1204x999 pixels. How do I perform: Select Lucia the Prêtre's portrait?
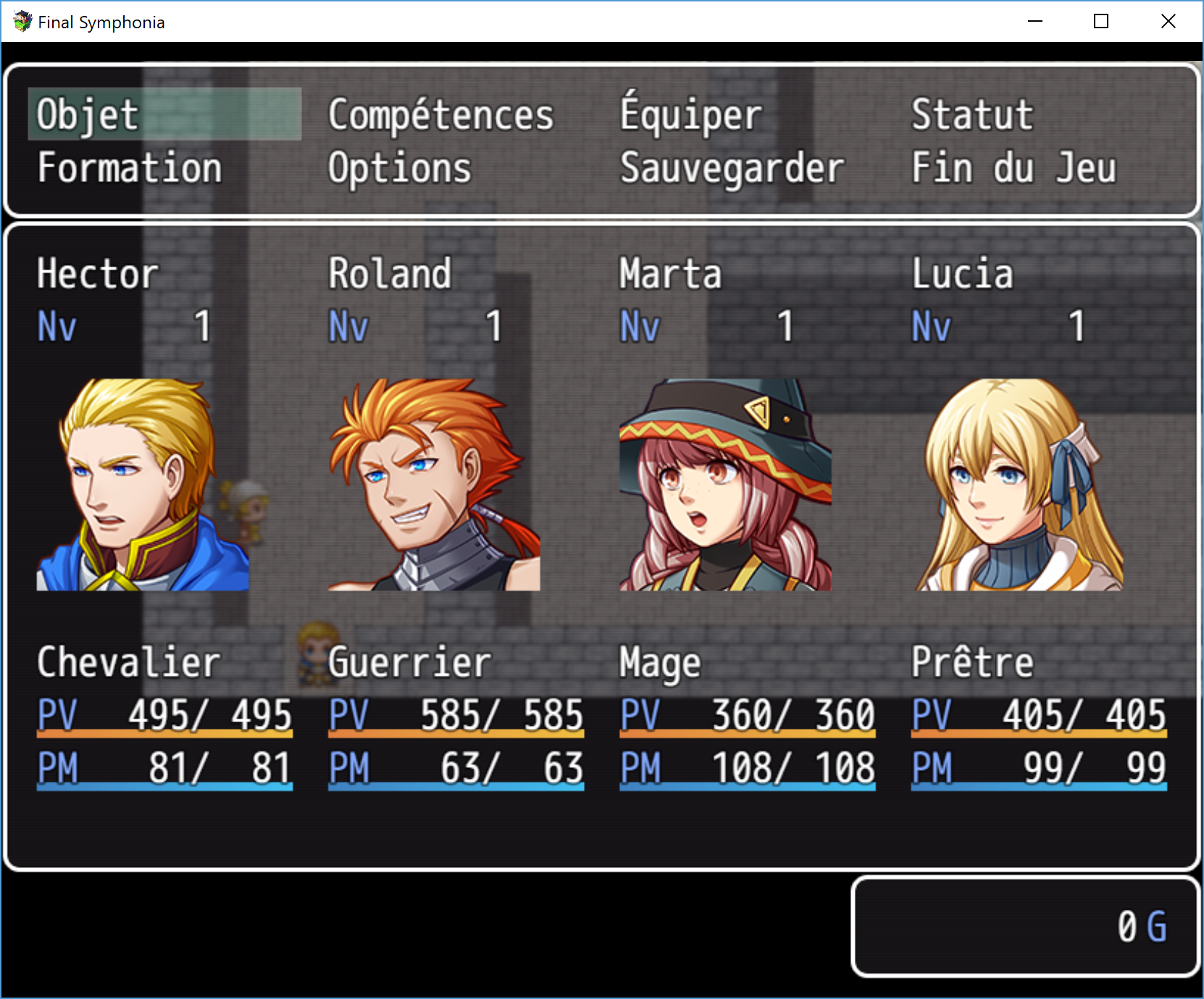(1018, 484)
